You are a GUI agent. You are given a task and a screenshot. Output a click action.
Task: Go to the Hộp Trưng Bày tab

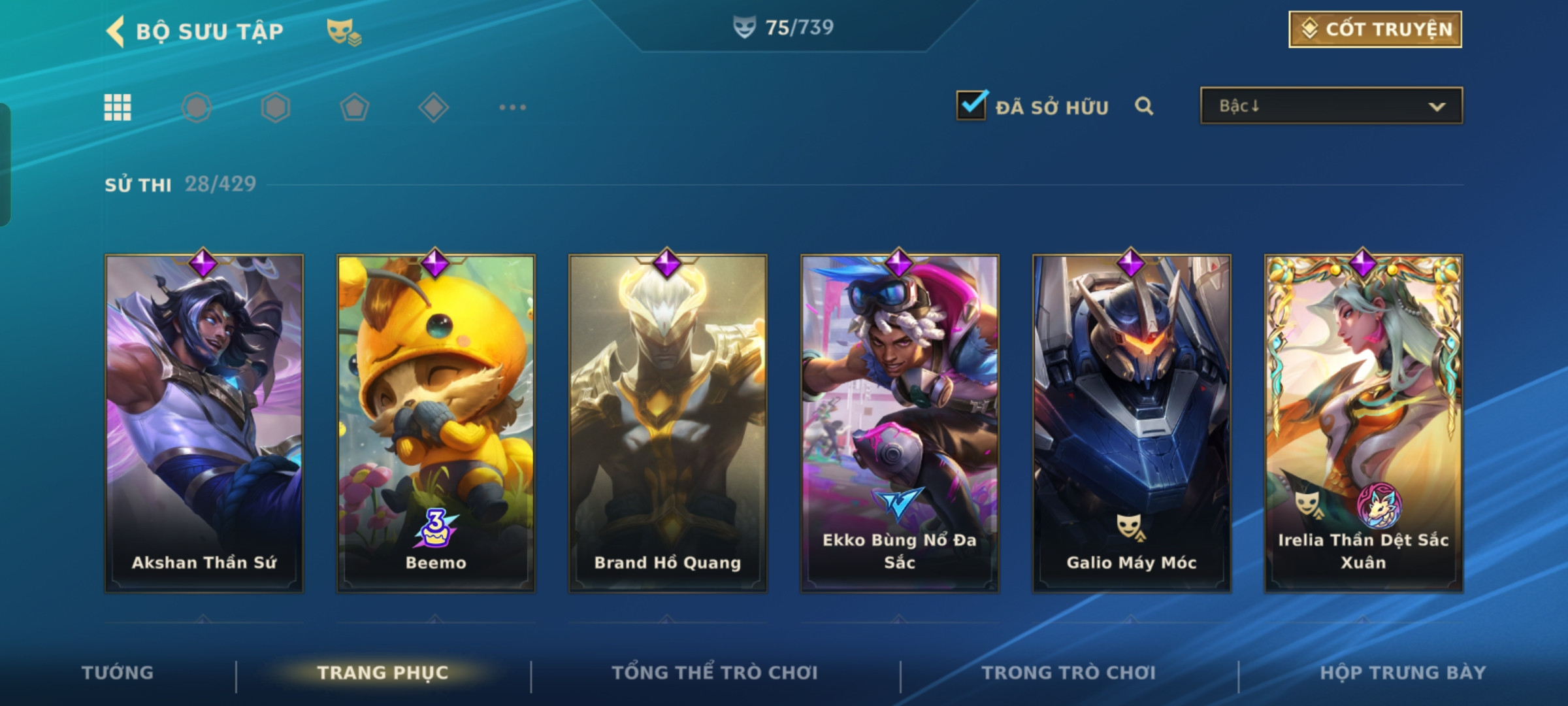(1403, 673)
